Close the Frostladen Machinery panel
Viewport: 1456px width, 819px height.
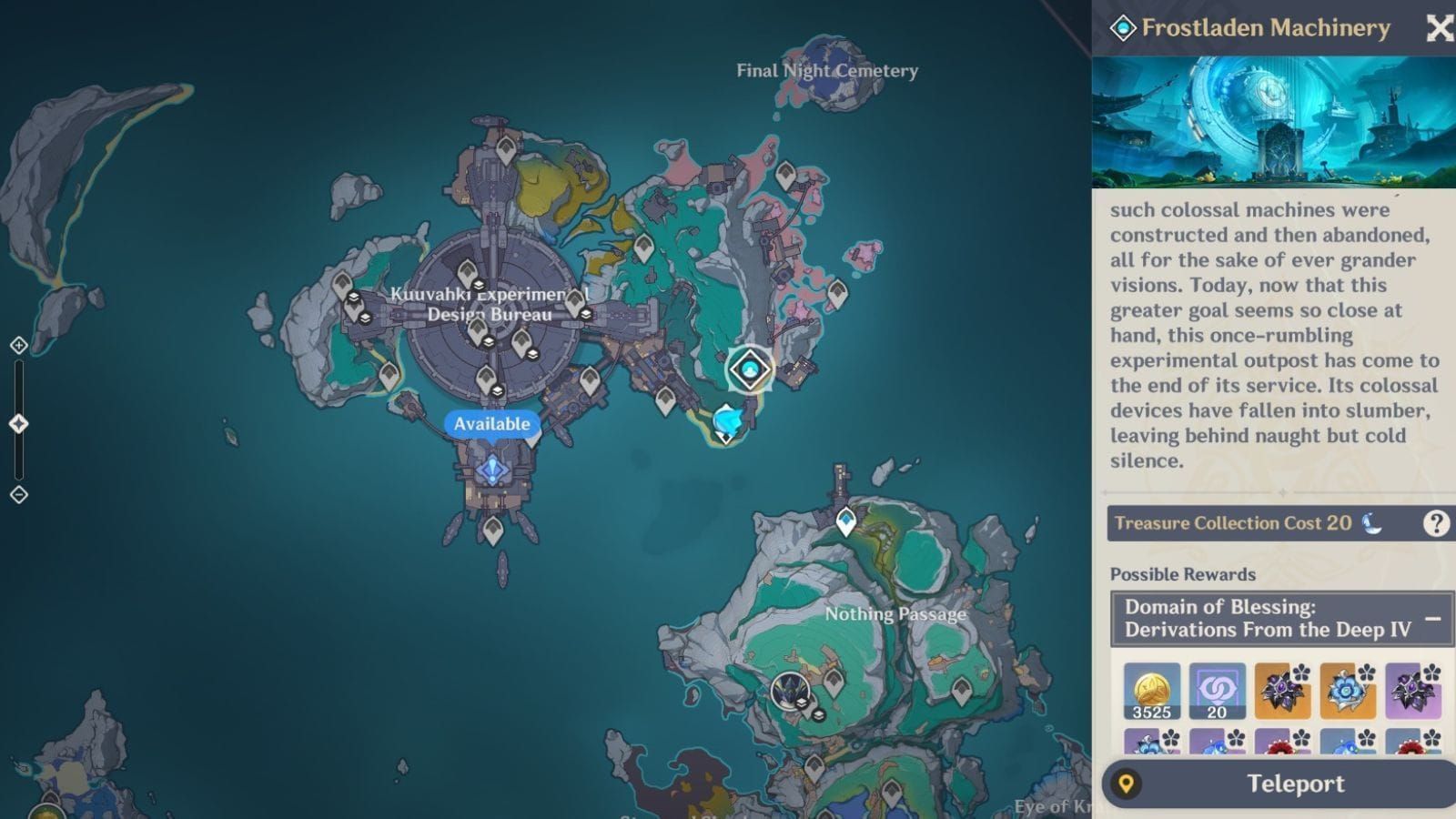click(x=1440, y=28)
